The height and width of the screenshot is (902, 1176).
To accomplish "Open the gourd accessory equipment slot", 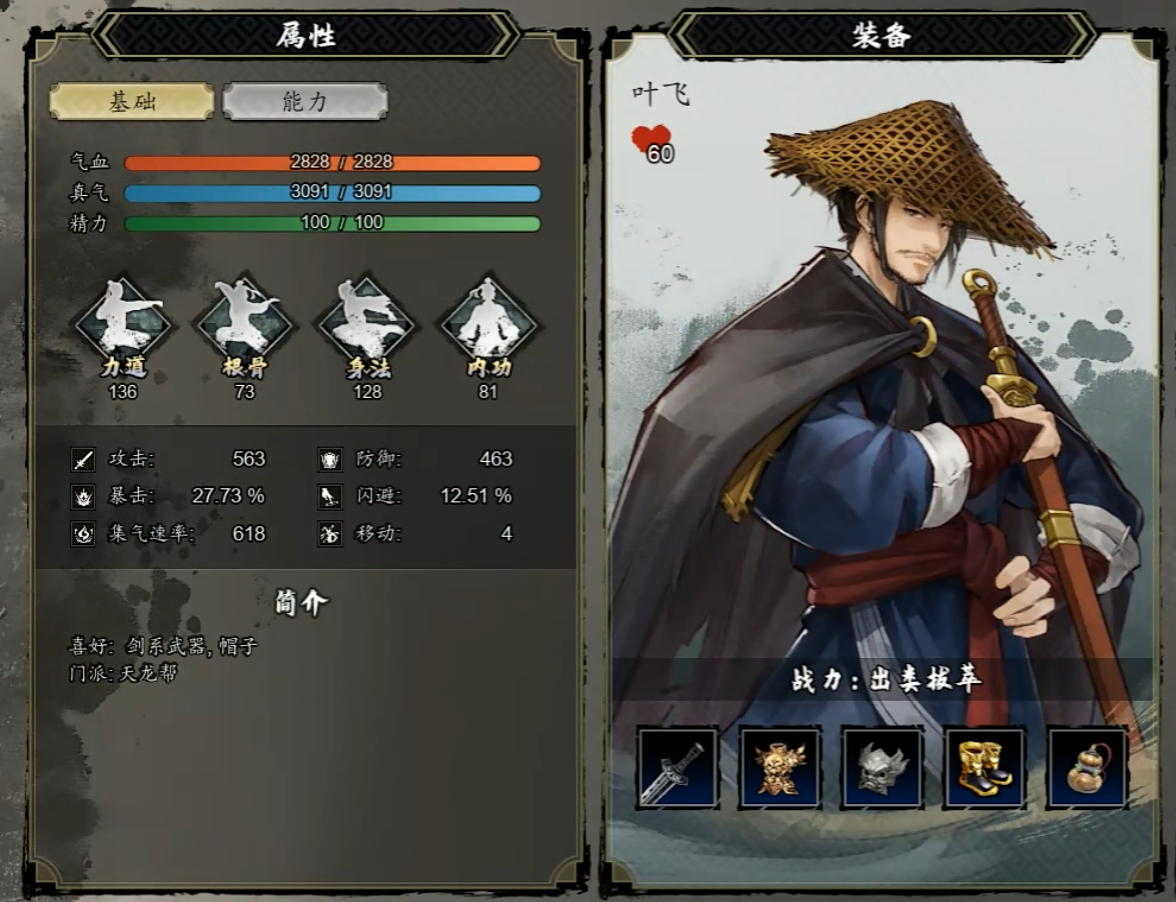I will click(x=1087, y=767).
